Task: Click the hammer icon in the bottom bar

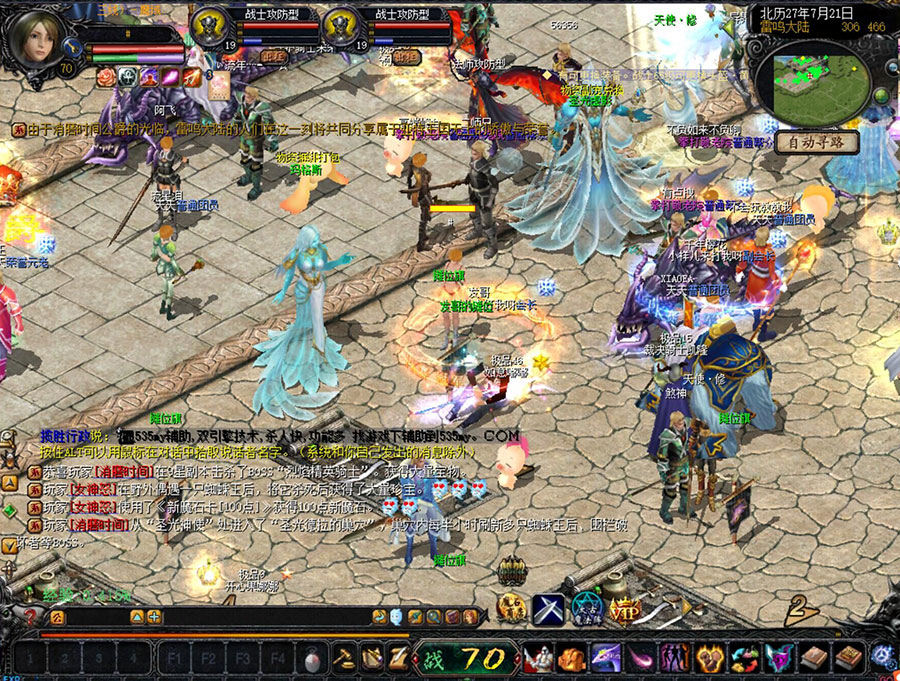Action: coord(344,658)
